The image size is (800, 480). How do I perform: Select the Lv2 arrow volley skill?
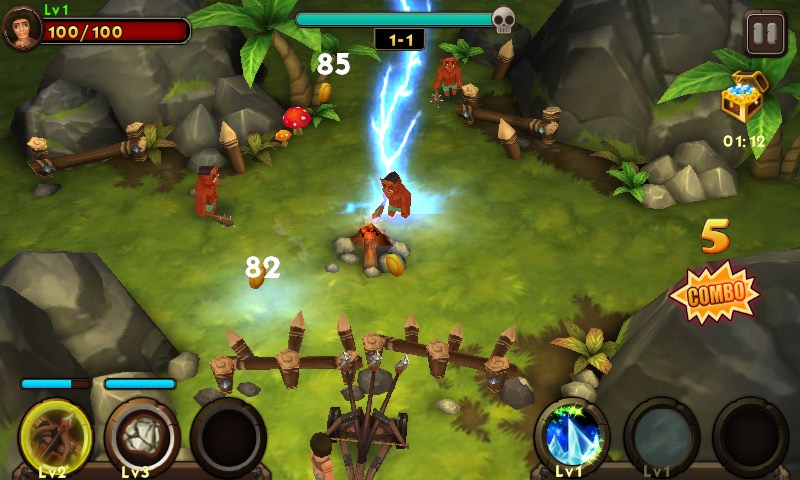56,436
